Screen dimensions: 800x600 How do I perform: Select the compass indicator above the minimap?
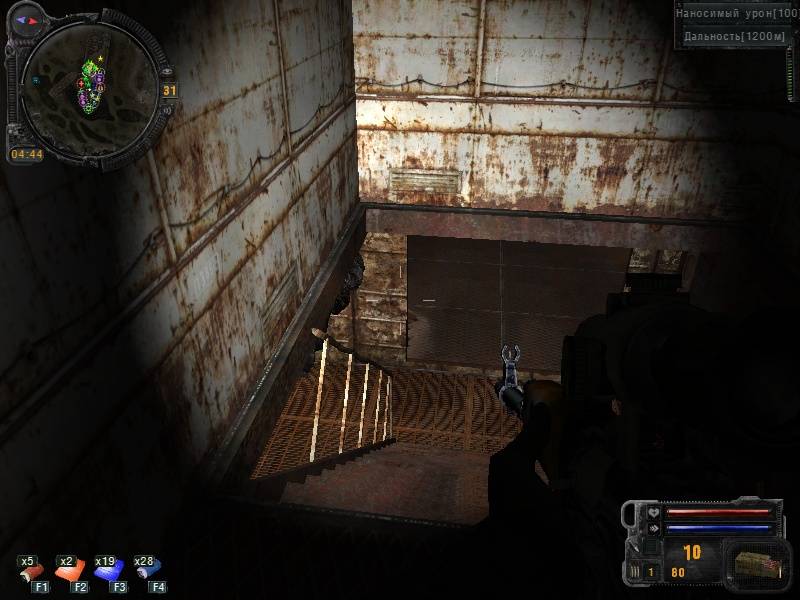[28, 19]
